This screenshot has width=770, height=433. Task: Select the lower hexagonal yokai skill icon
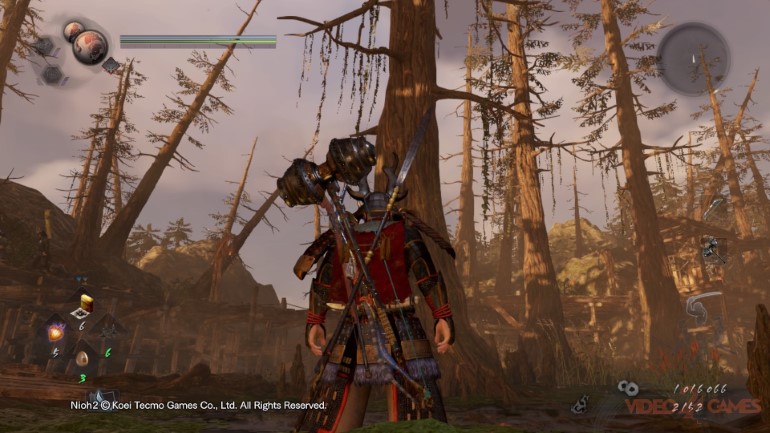pyautogui.click(x=53, y=74)
